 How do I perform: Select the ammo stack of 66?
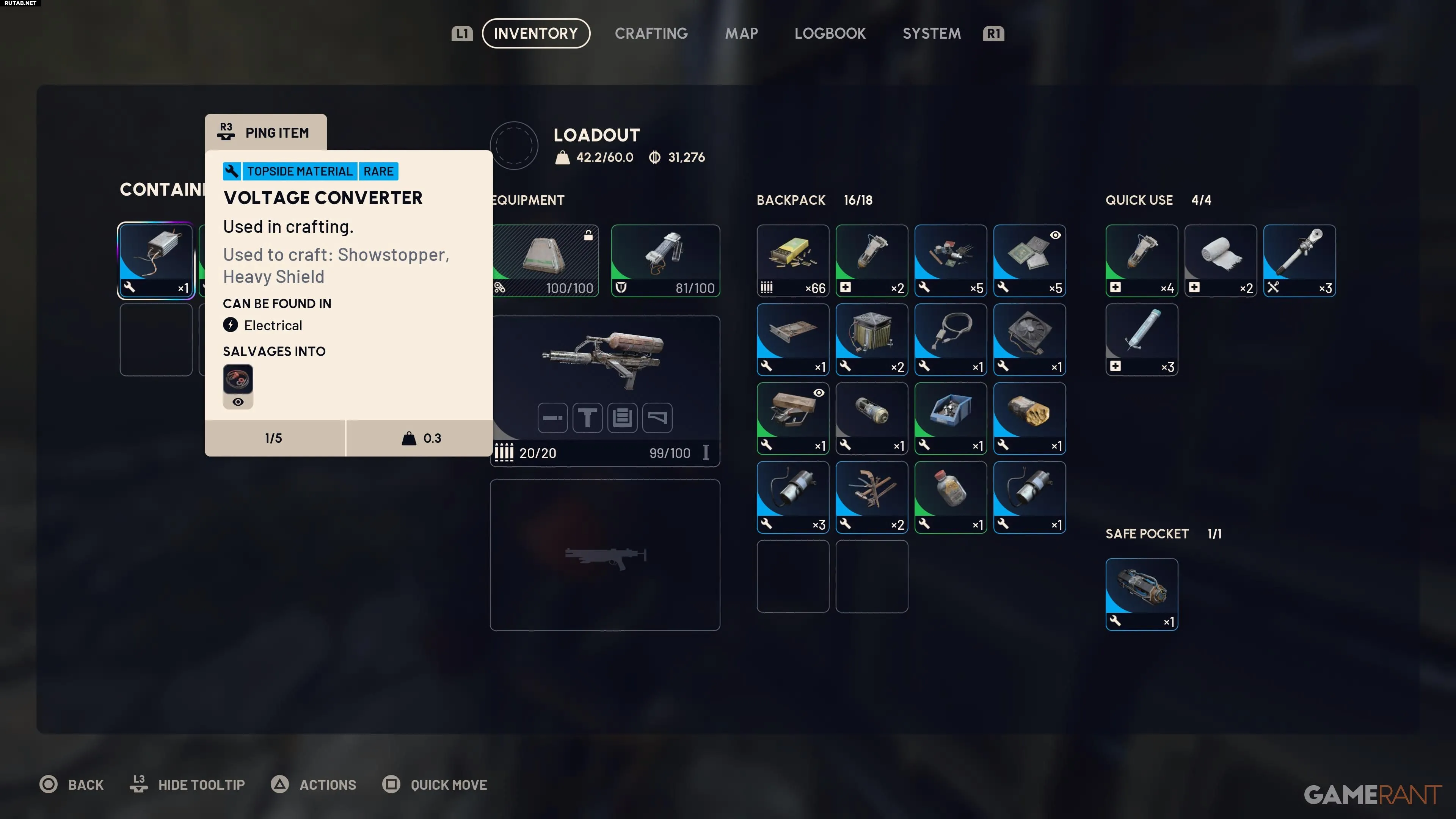click(792, 260)
